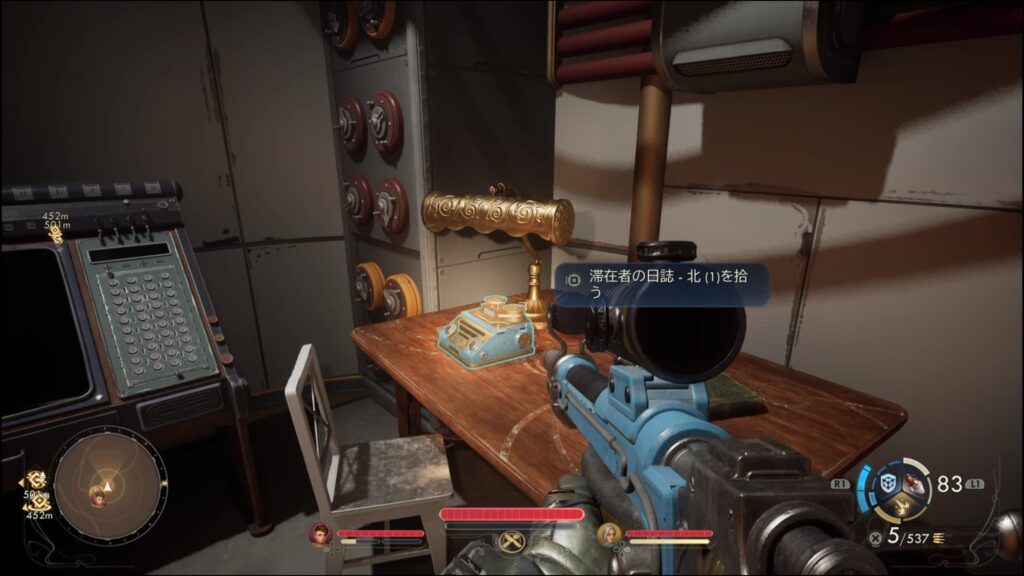Click the left teammate's portrait

click(321, 534)
